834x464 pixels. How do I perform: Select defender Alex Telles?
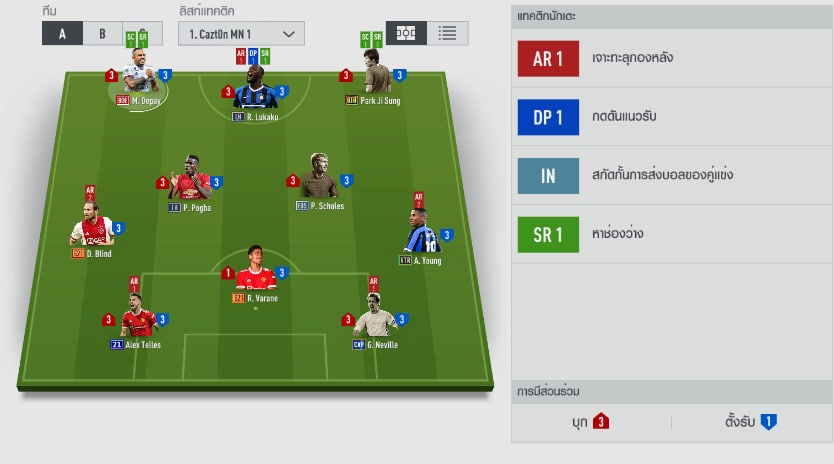[137, 320]
